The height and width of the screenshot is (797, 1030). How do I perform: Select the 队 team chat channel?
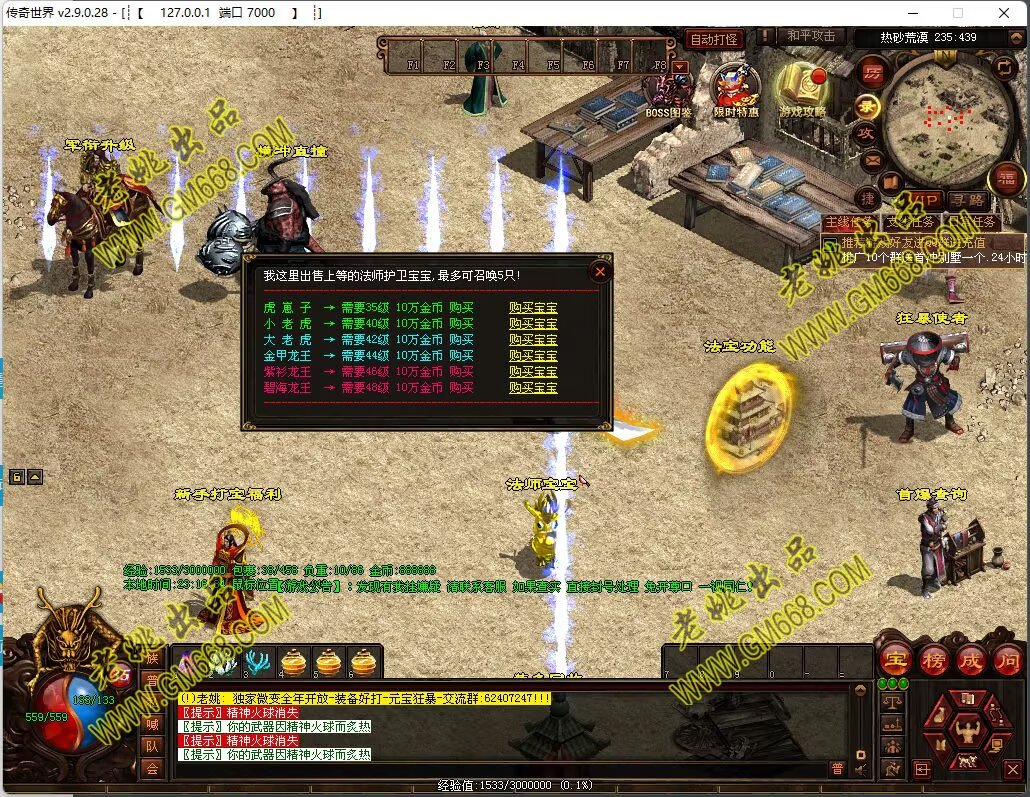152,745
